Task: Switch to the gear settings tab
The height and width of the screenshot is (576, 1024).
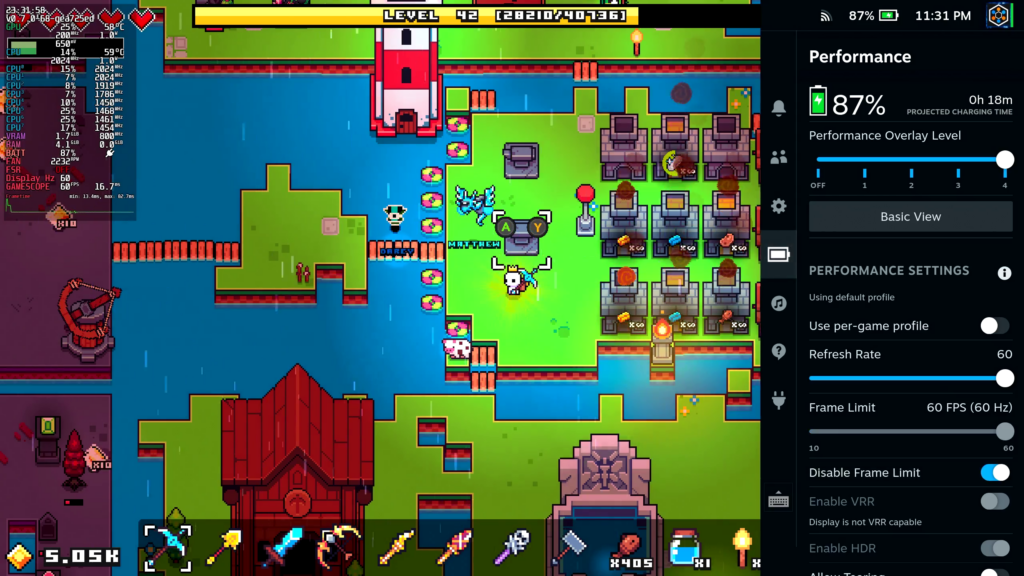Action: pos(779,206)
